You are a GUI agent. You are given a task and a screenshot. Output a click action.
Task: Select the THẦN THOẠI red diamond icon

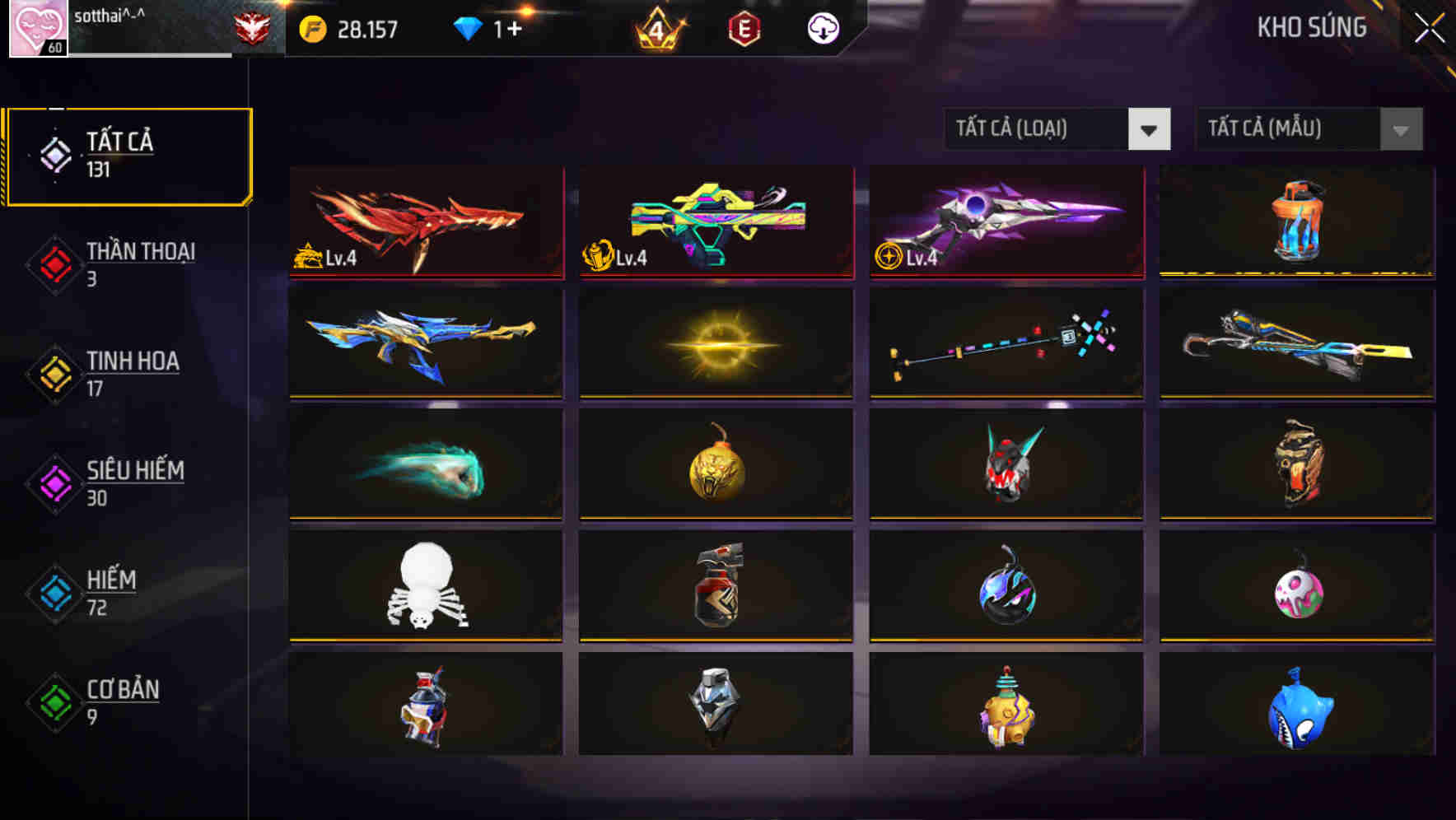53,266
